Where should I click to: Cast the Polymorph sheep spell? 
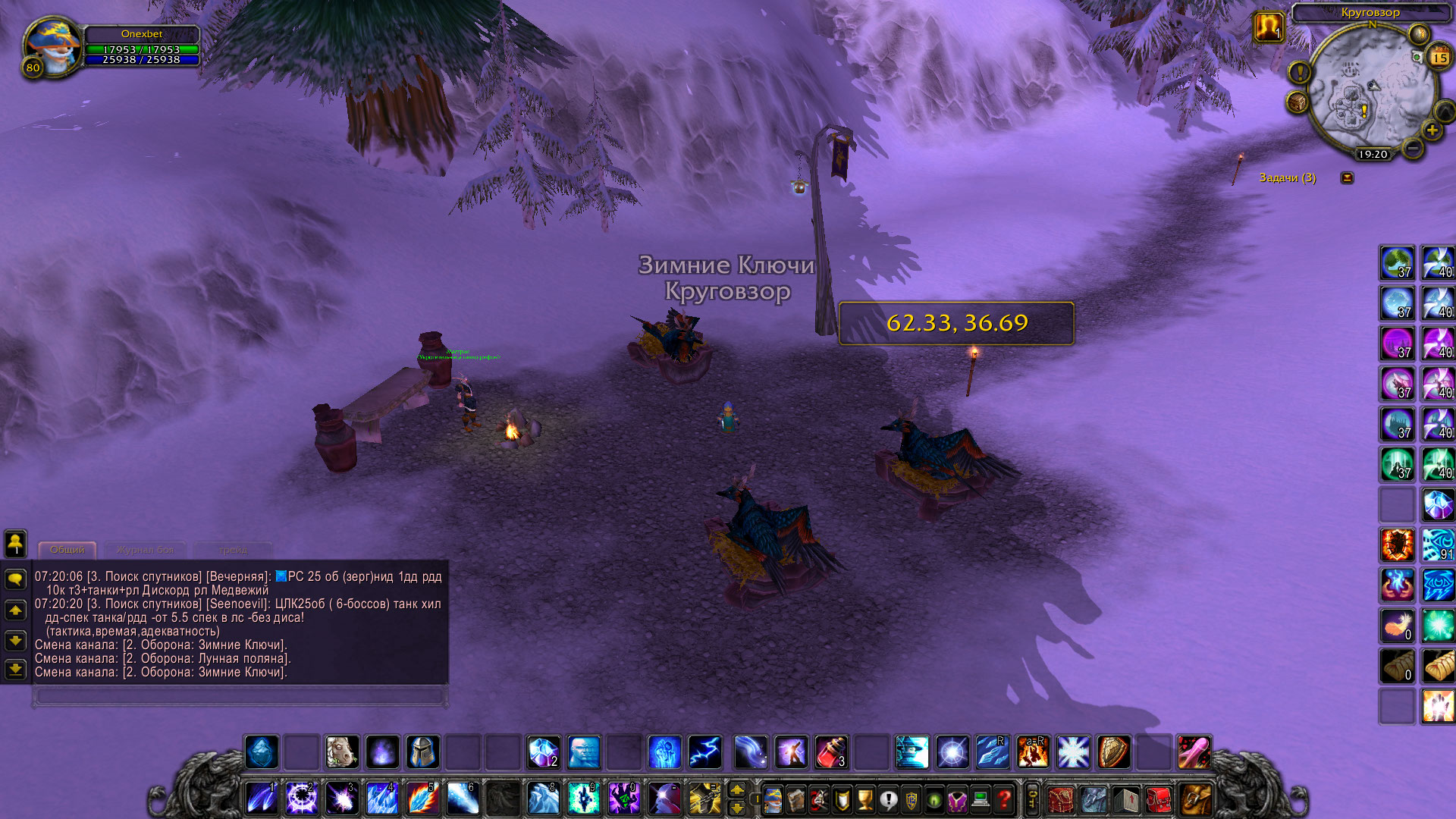[342, 752]
